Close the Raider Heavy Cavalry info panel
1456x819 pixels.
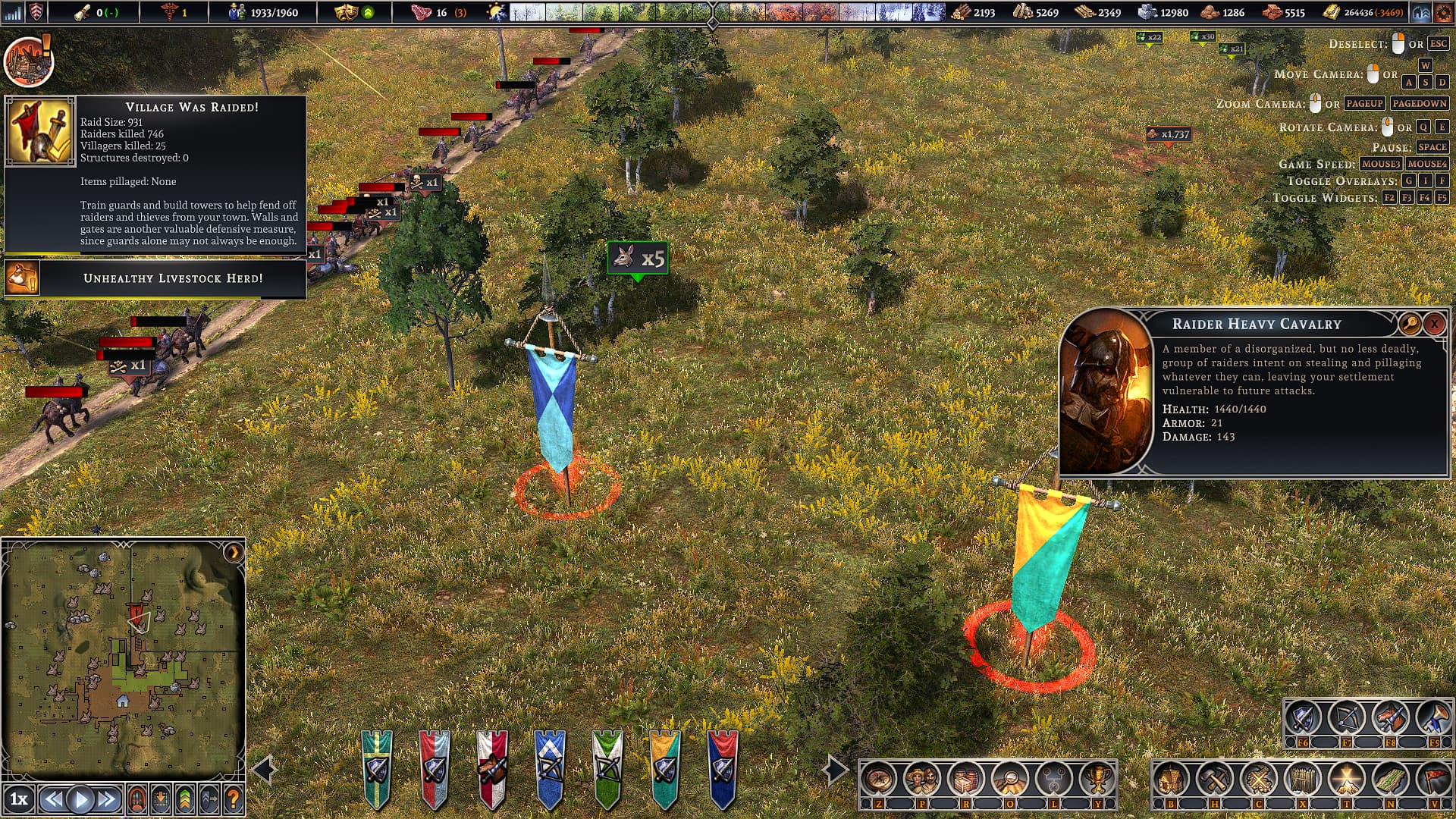pyautogui.click(x=1434, y=324)
